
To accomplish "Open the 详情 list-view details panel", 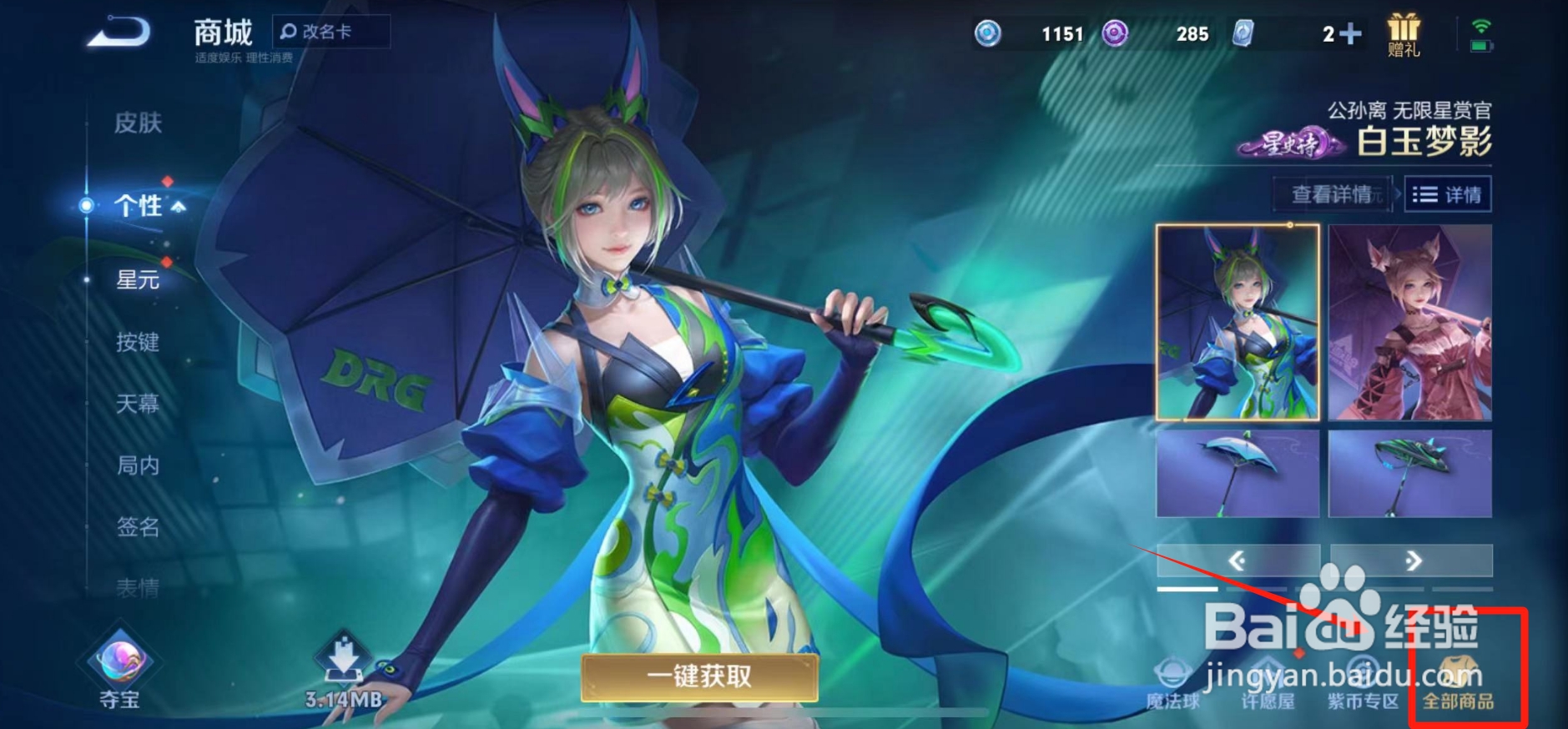I will coord(1448,194).
